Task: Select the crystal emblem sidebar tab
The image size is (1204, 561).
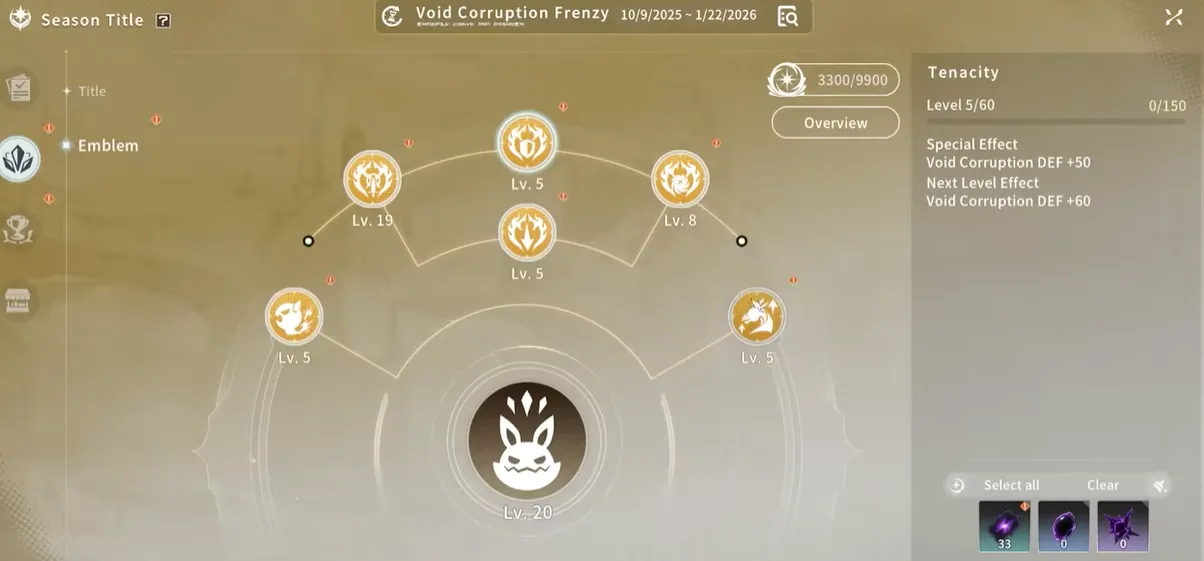Action: 19,158
